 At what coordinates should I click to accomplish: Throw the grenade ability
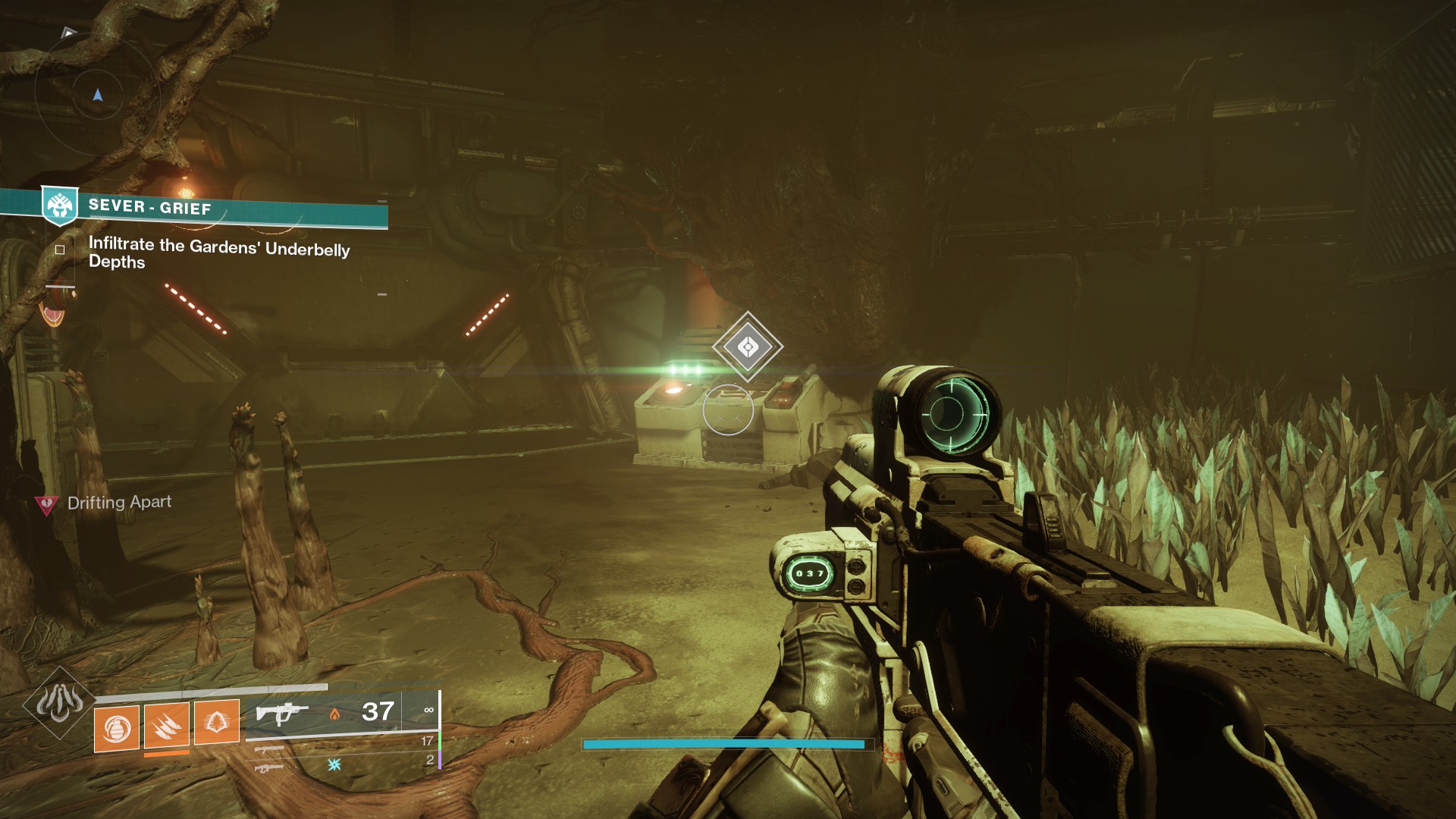(117, 728)
